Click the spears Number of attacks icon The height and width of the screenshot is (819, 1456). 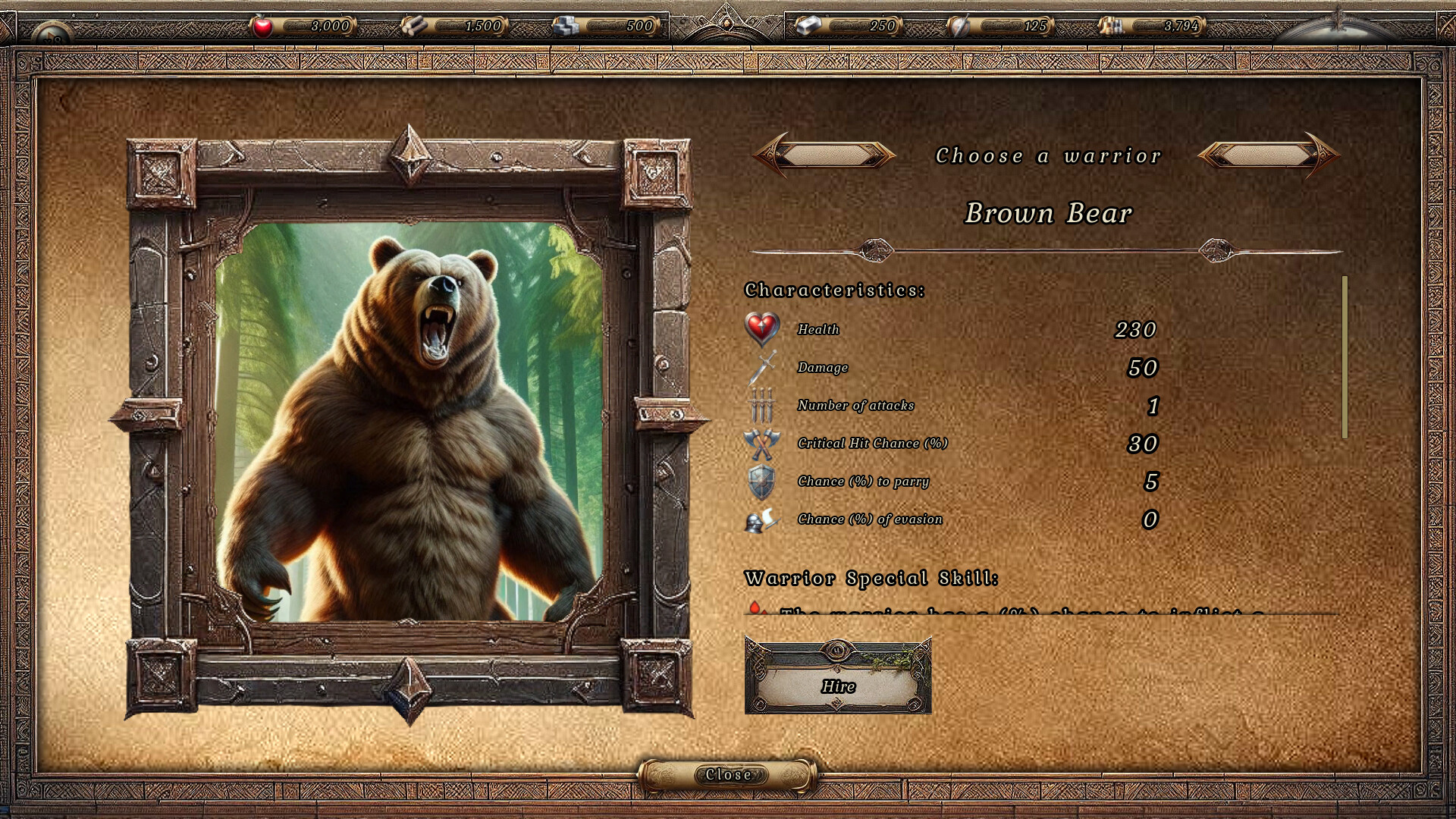click(761, 404)
